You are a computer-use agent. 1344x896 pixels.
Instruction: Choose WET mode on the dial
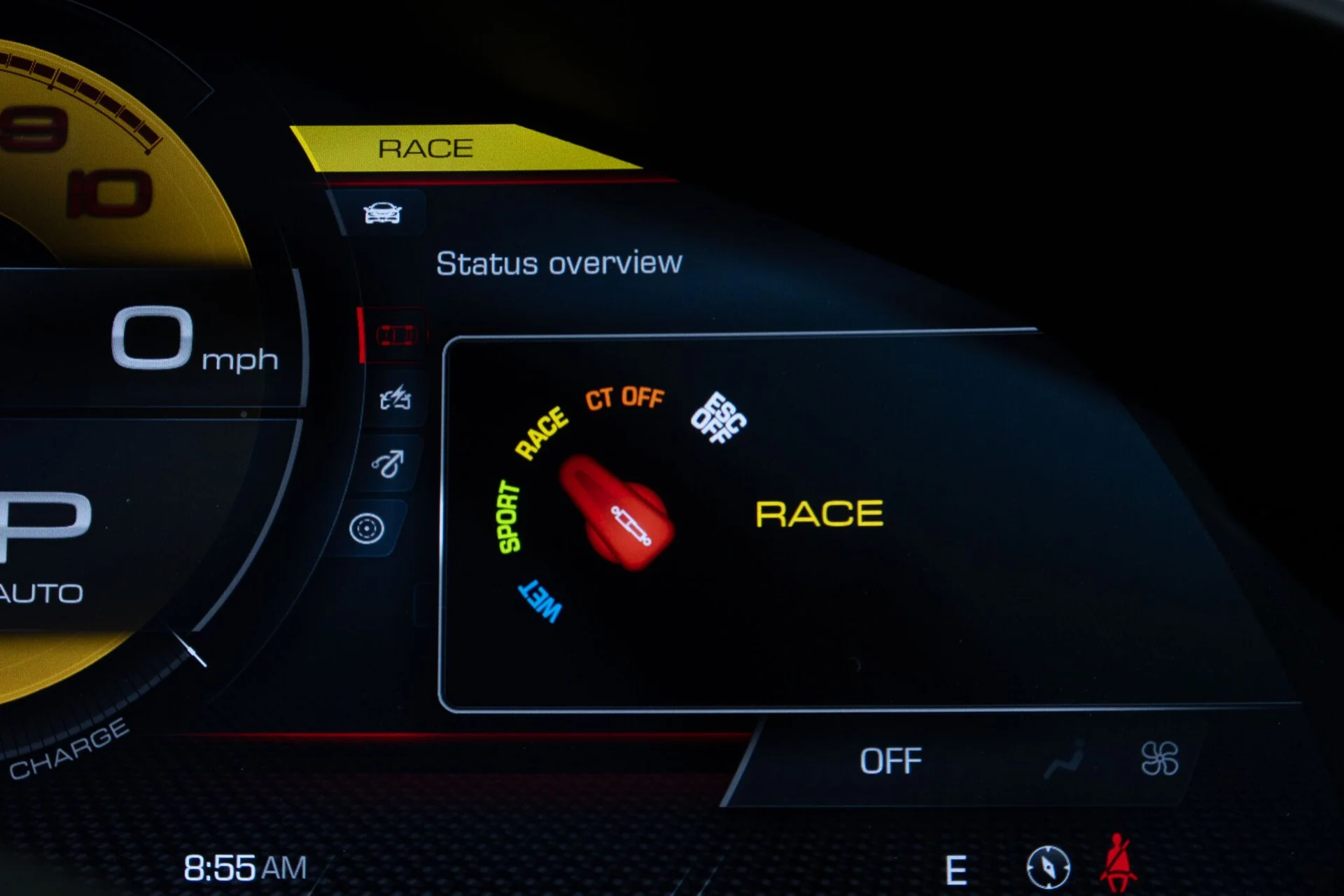pyautogui.click(x=540, y=600)
